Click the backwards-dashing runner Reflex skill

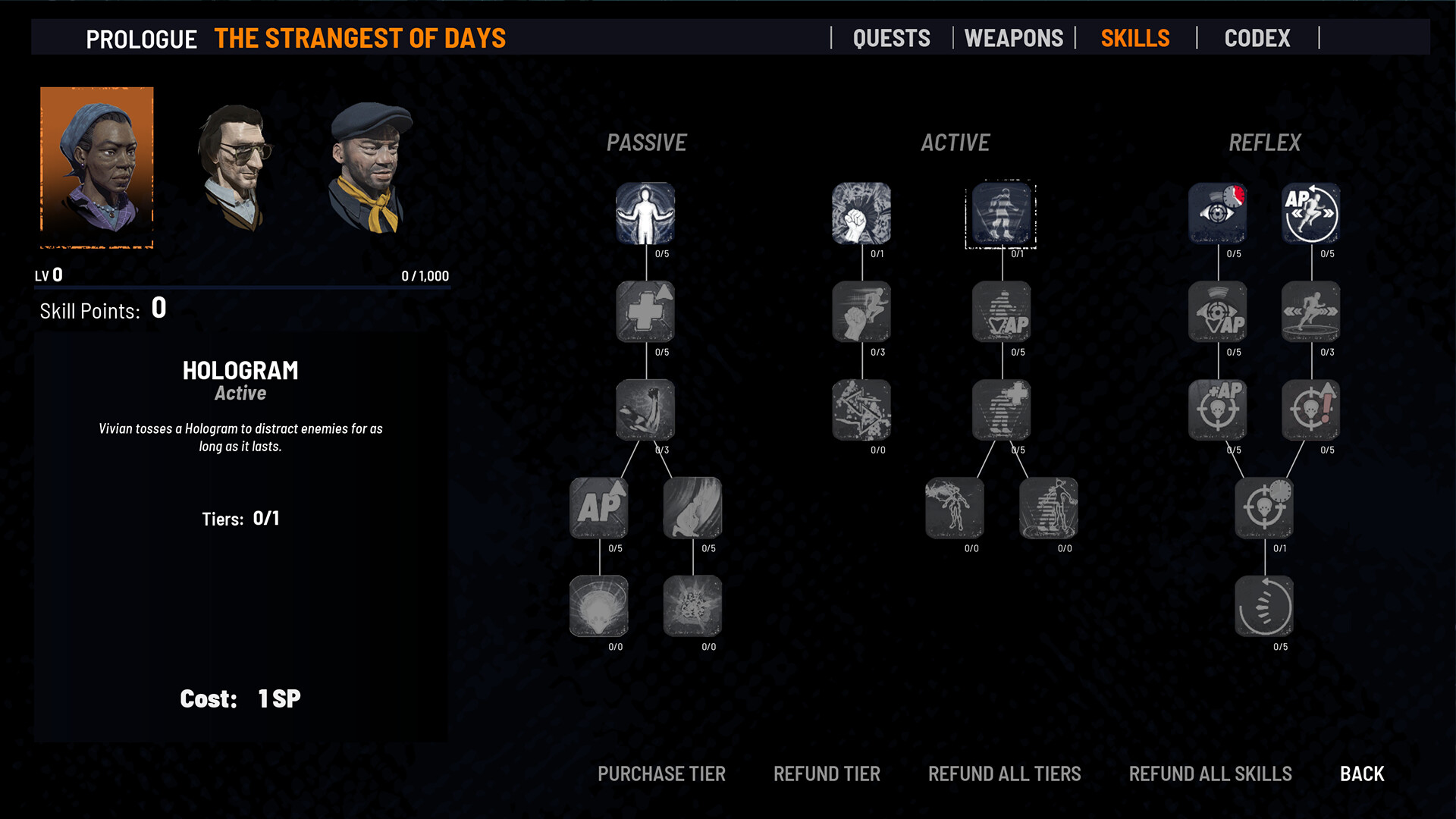click(1311, 312)
